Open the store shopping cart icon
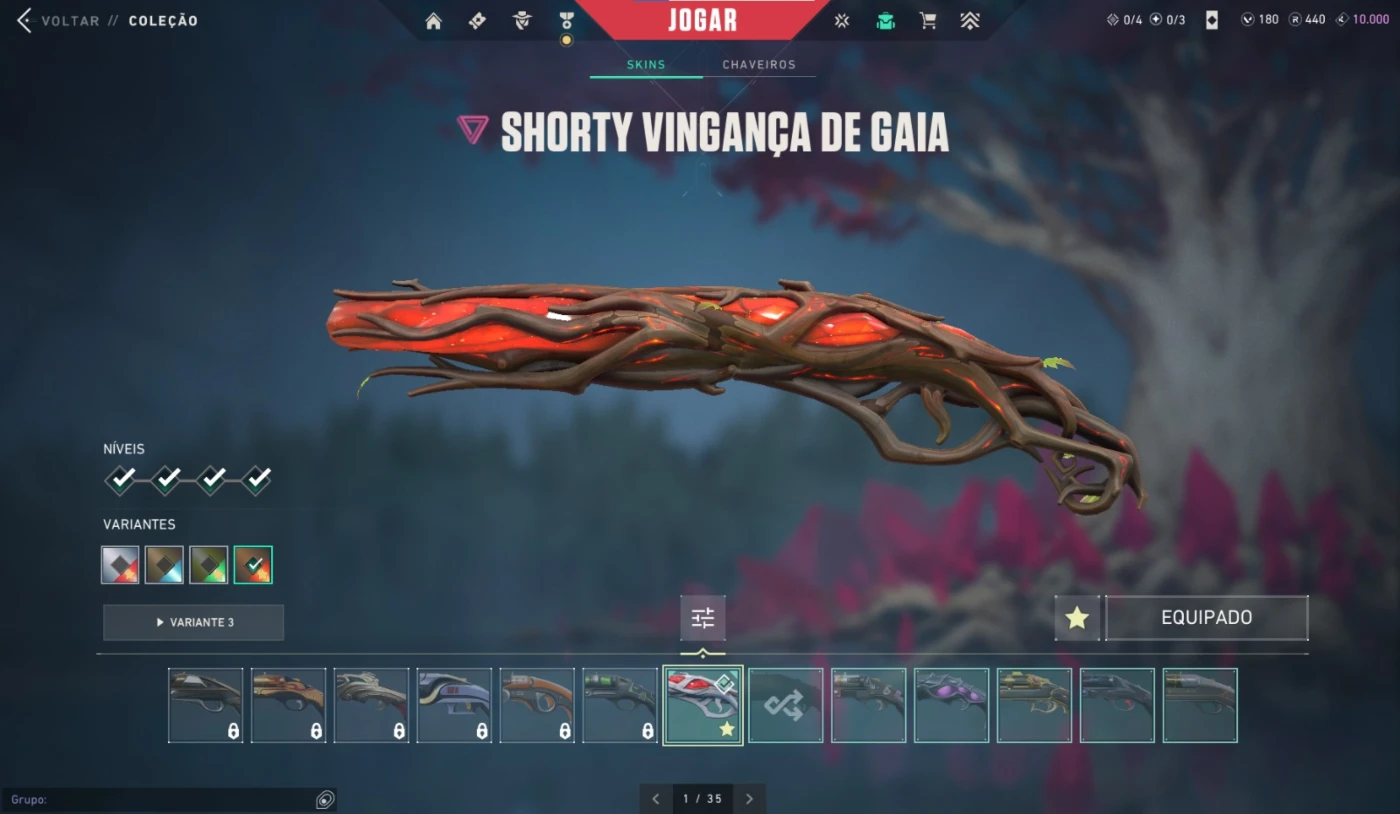This screenshot has height=814, width=1400. tap(927, 21)
